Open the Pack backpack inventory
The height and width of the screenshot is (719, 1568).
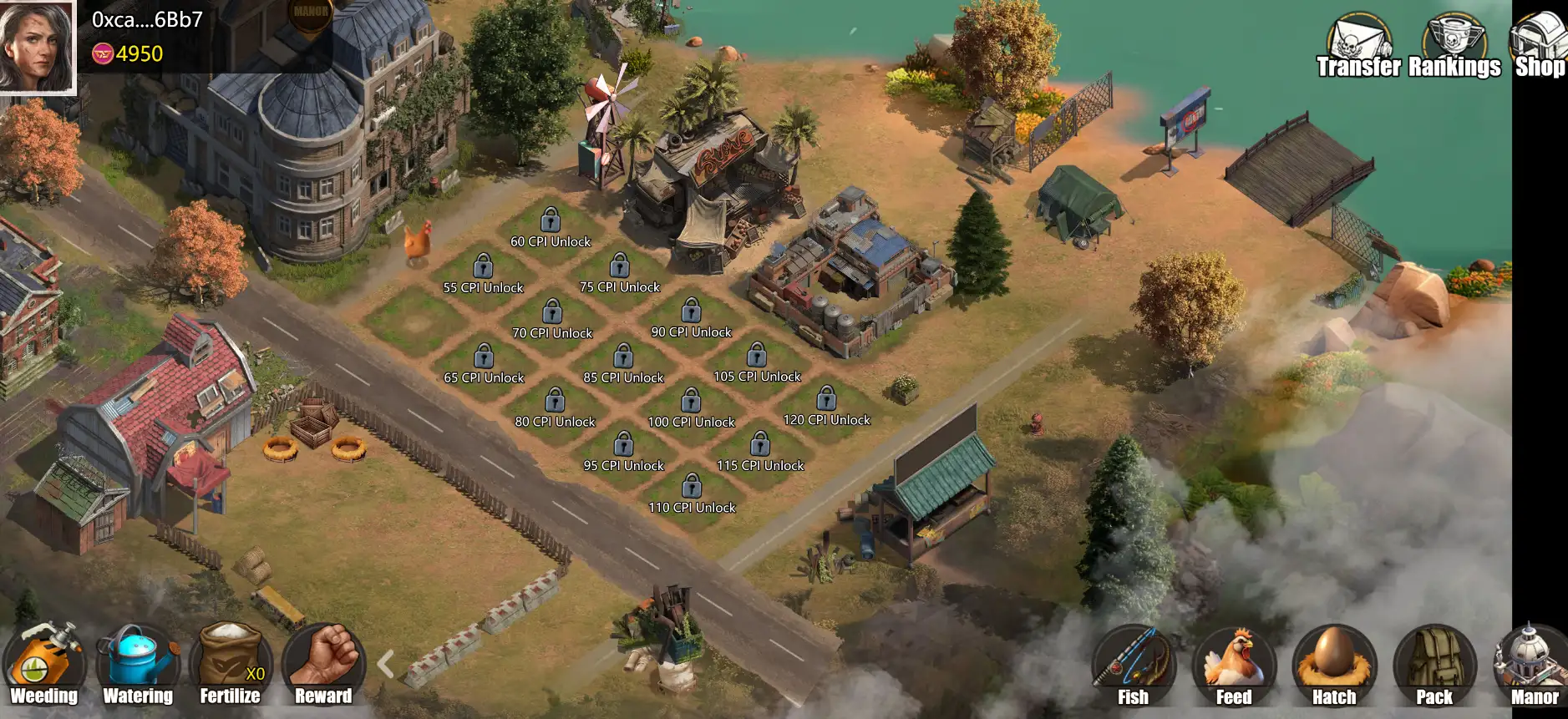tap(1434, 667)
